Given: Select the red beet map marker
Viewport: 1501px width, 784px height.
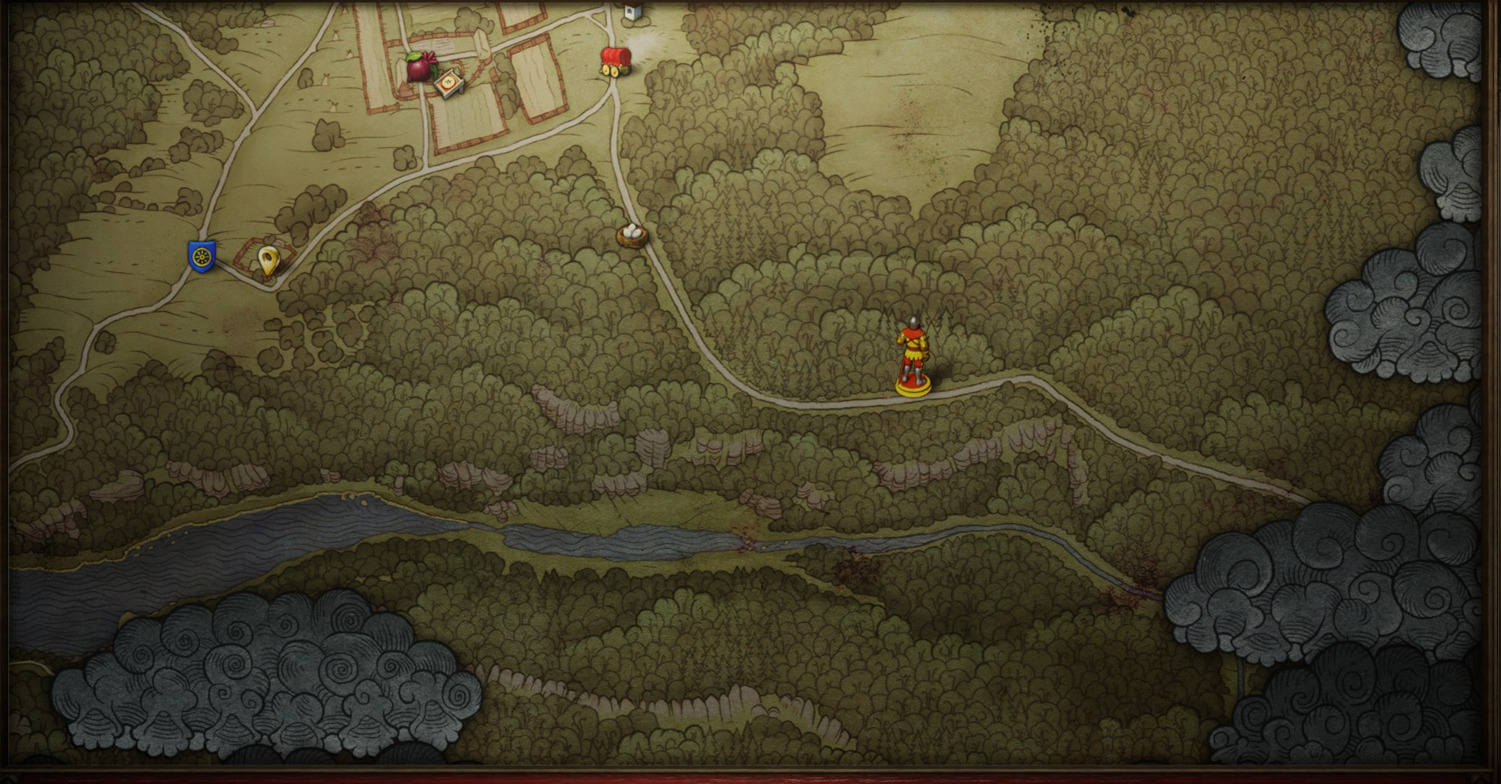Looking at the screenshot, I should 421,67.
